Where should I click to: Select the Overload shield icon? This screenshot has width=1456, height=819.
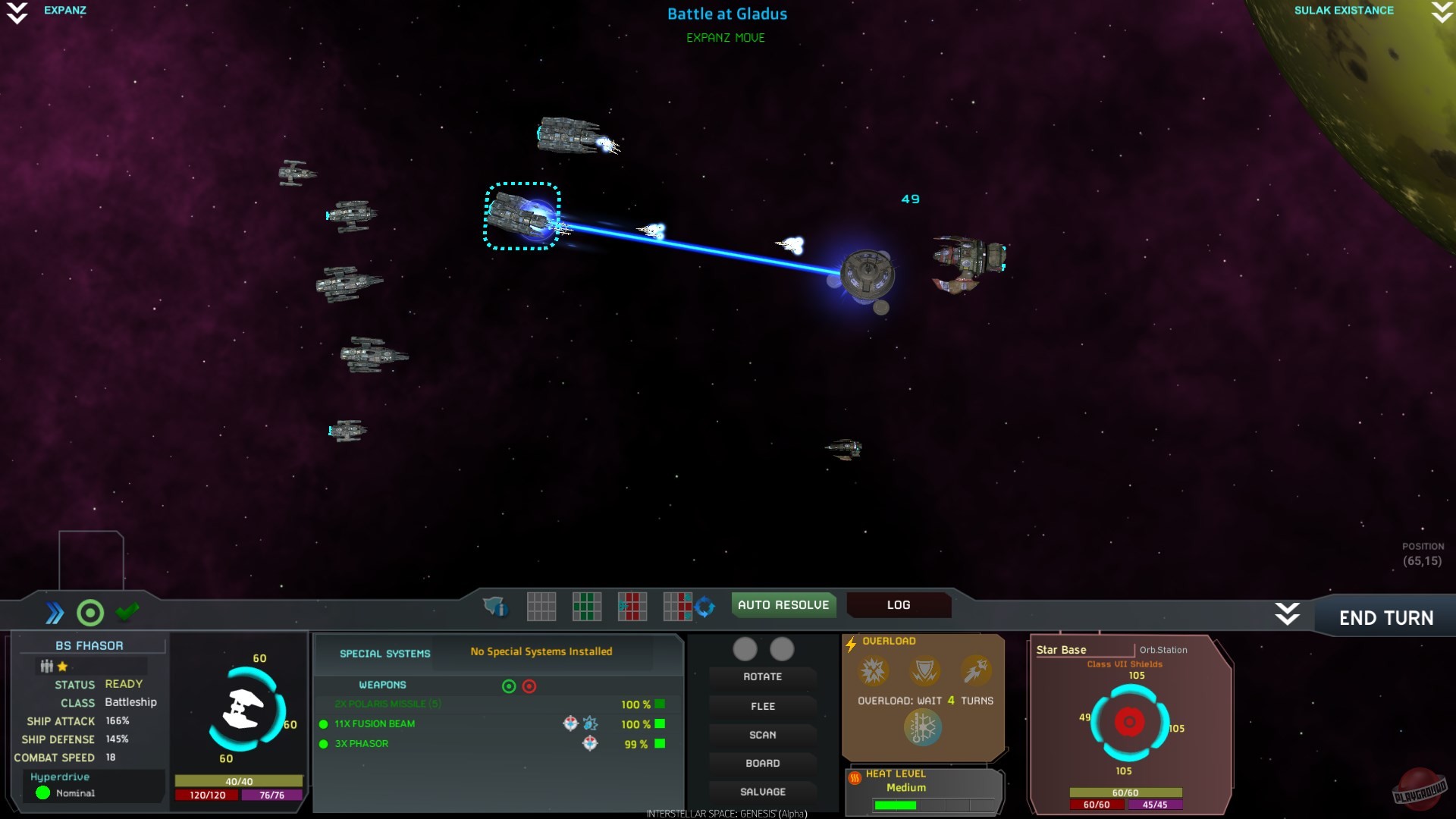click(924, 671)
